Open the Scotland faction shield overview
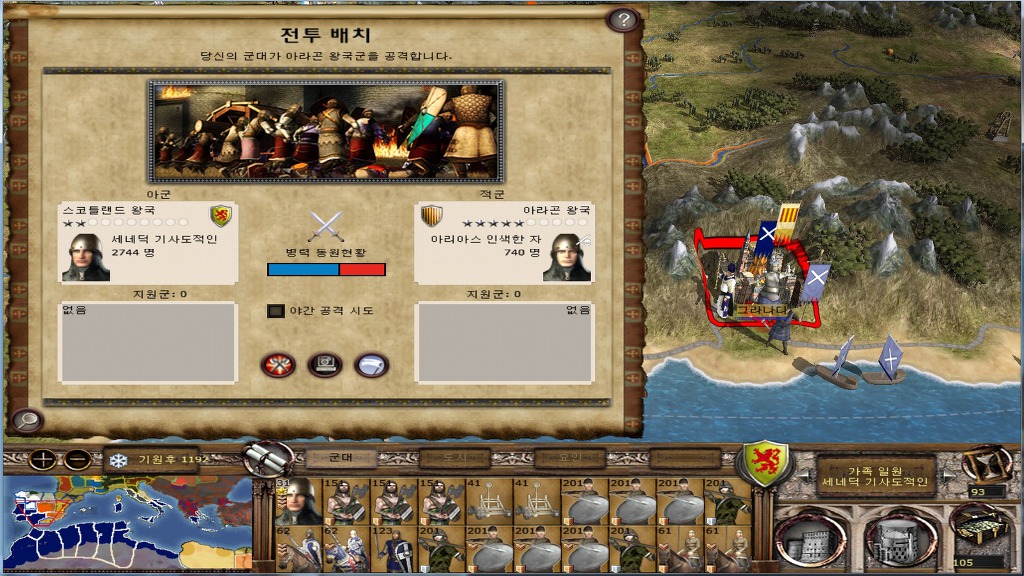Image resolution: width=1024 pixels, height=576 pixels. click(764, 462)
